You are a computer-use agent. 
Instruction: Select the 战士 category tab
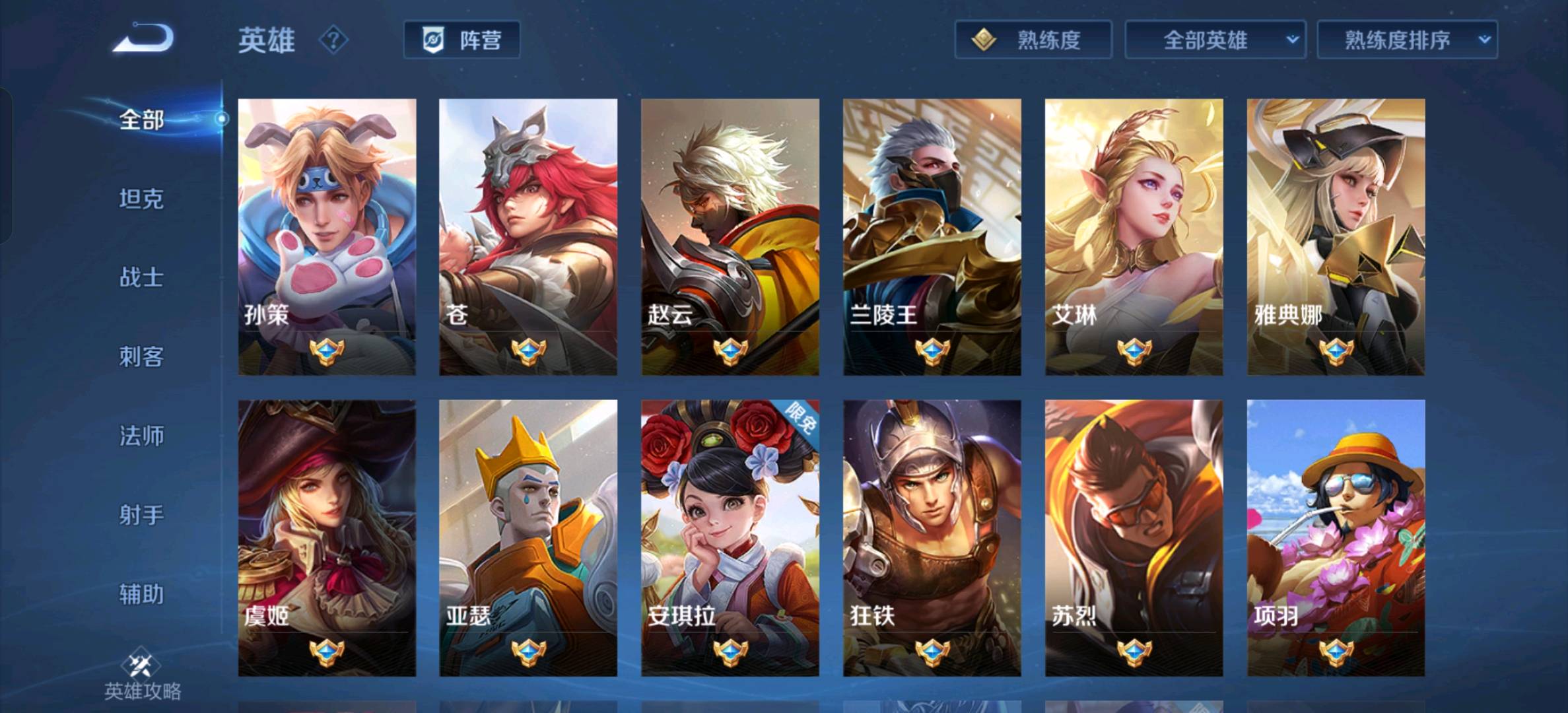click(141, 277)
